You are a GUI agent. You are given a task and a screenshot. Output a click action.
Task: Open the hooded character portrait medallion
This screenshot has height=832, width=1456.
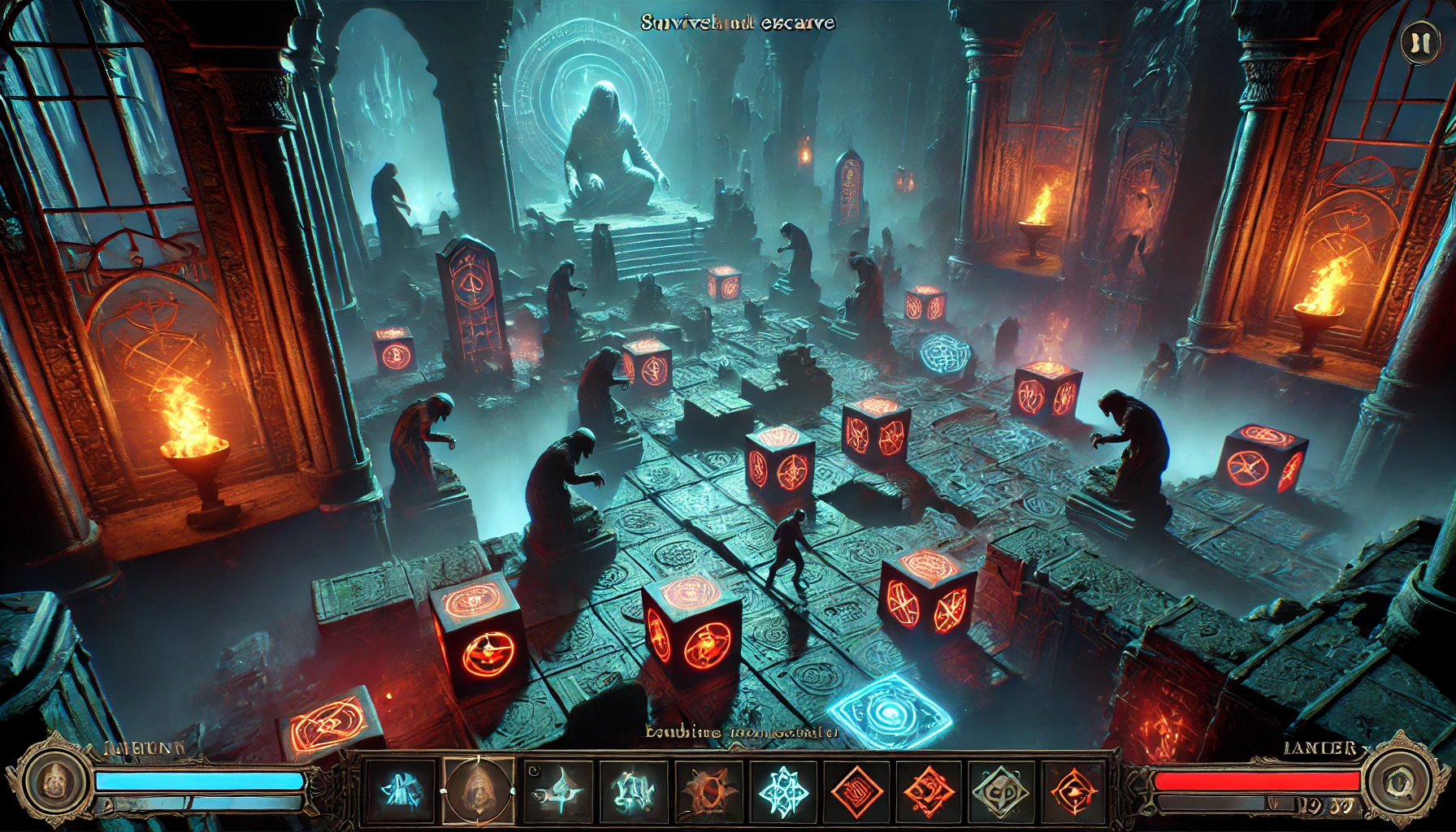pyautogui.click(x=54, y=782)
